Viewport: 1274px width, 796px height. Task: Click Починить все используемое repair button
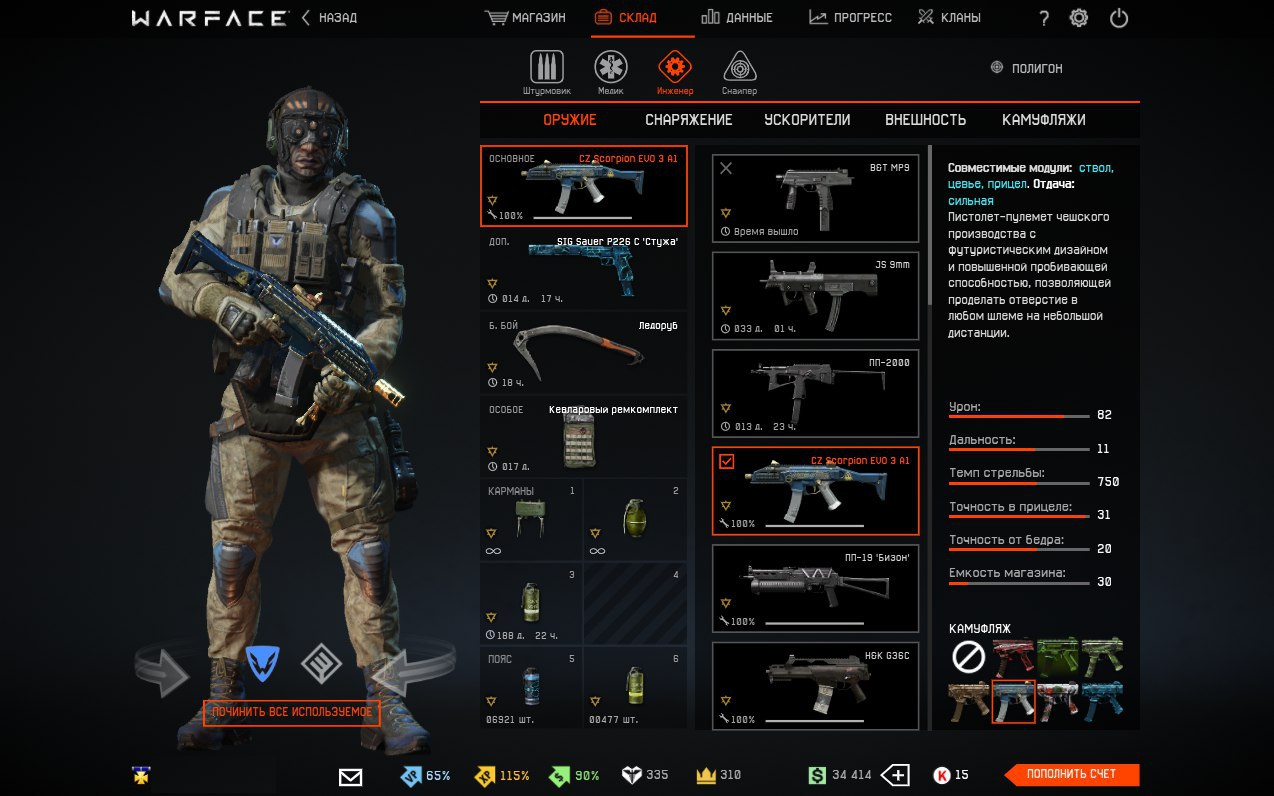[x=292, y=712]
